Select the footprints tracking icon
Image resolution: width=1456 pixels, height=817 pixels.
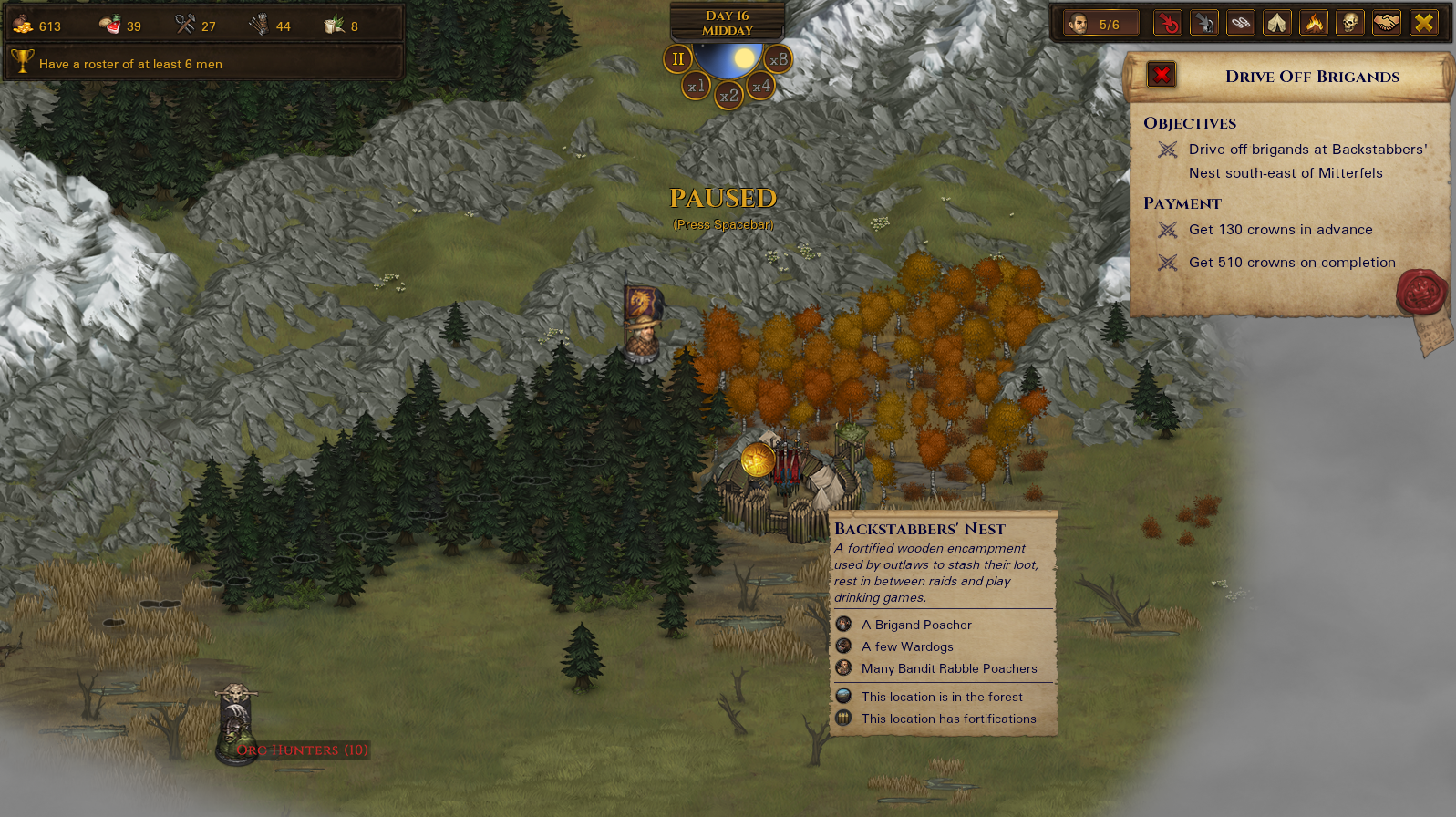point(1241,22)
